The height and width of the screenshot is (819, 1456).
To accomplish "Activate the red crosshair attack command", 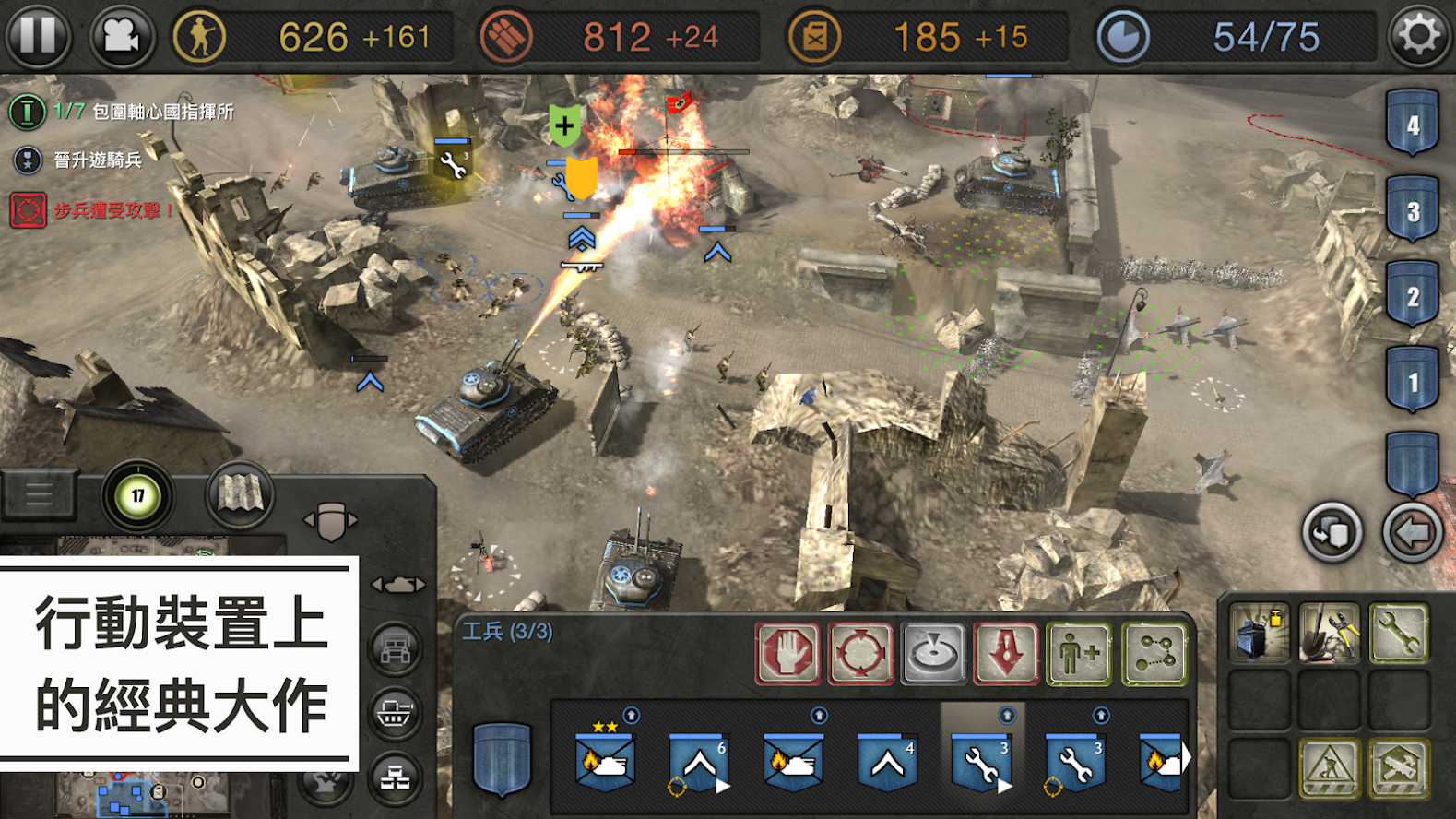I will tap(860, 653).
